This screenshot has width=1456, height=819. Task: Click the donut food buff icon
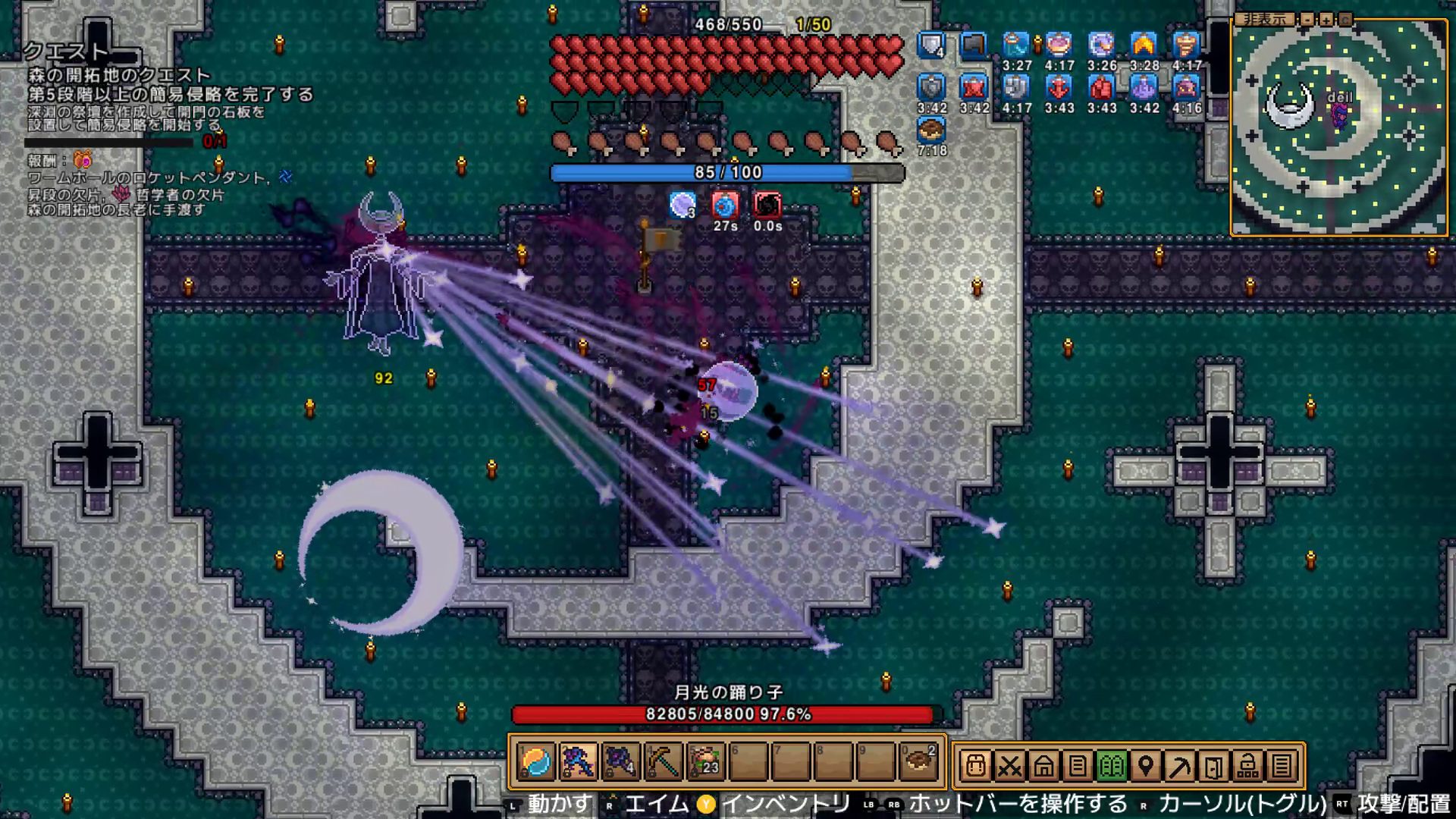click(x=931, y=130)
